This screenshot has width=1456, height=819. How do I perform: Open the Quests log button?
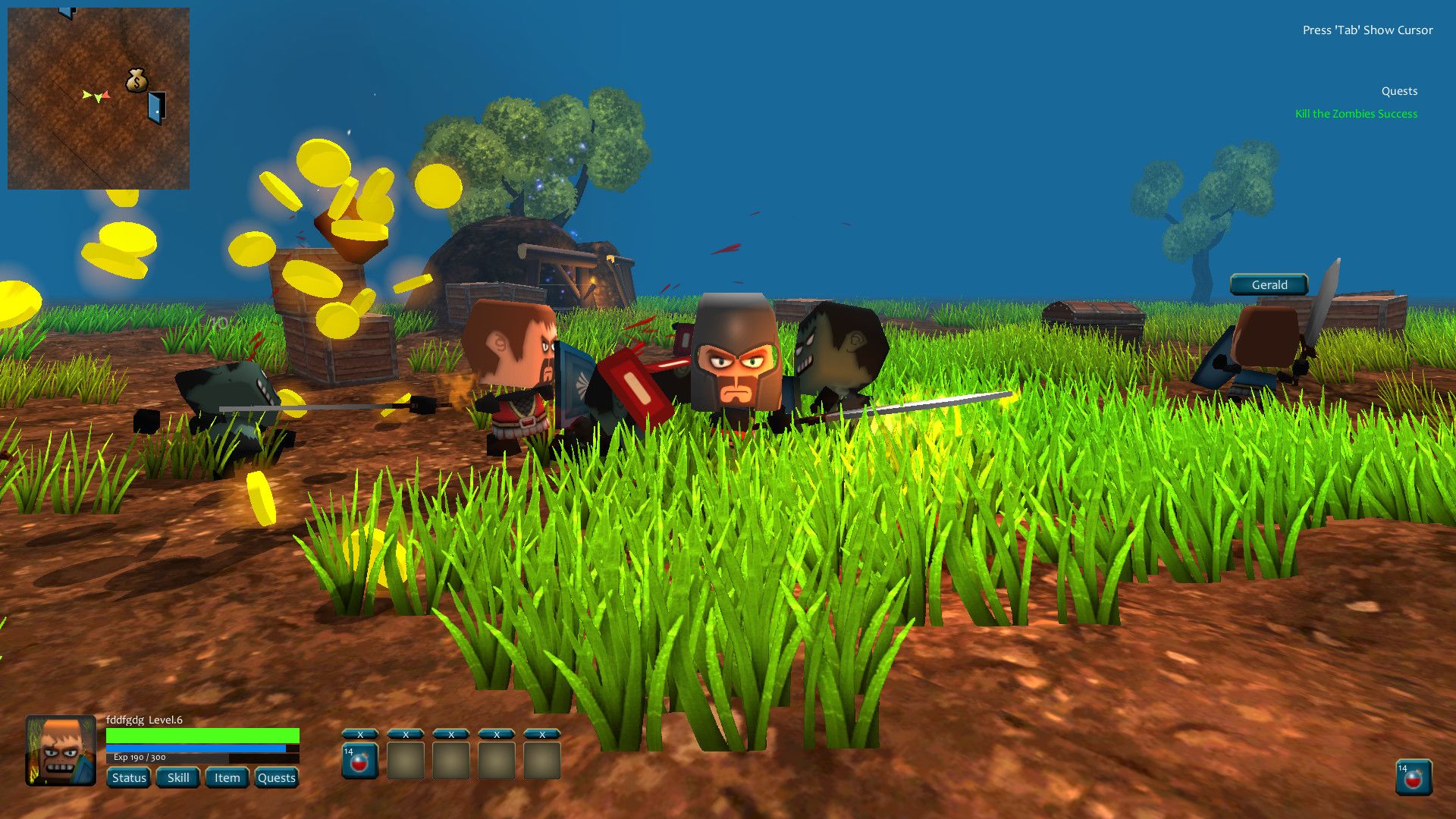276,777
